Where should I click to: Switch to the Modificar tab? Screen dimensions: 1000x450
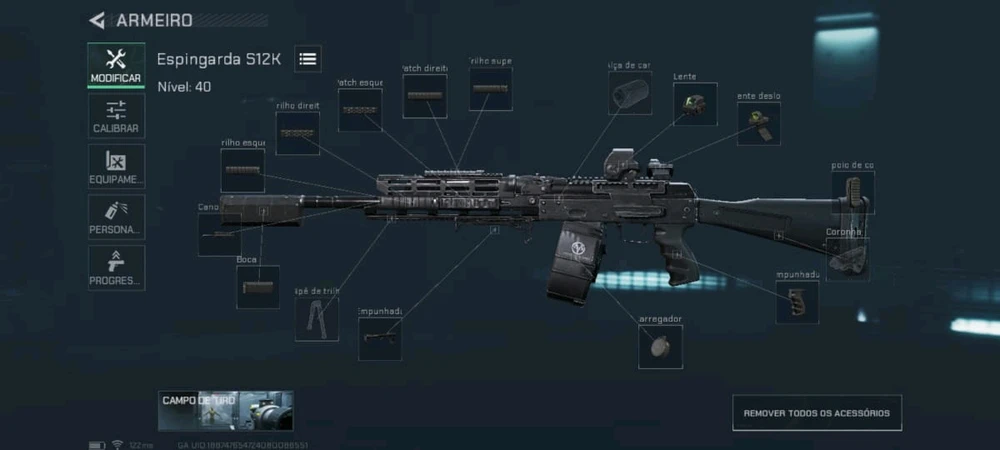pos(116,65)
